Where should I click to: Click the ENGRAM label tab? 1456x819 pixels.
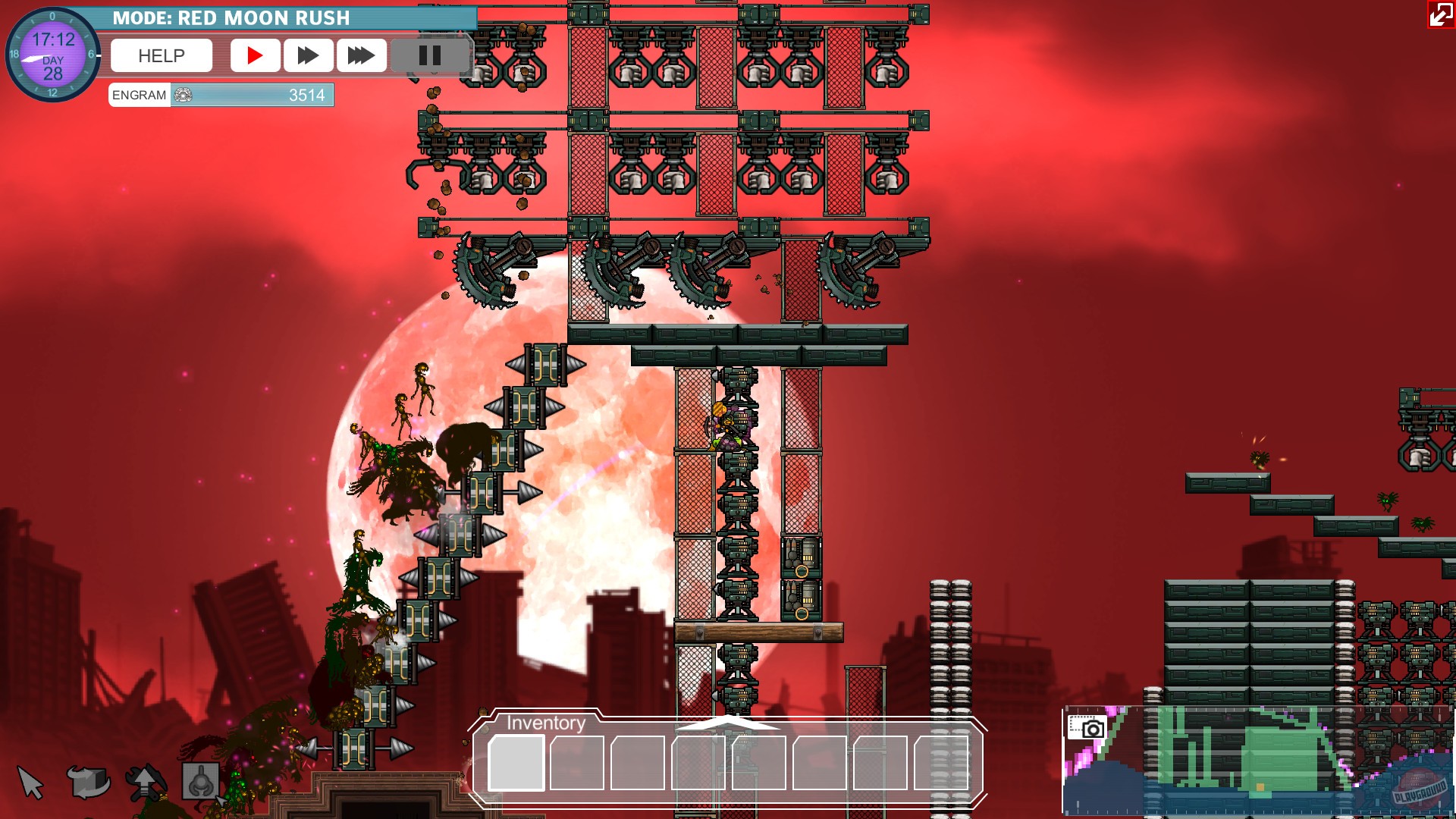[x=138, y=95]
